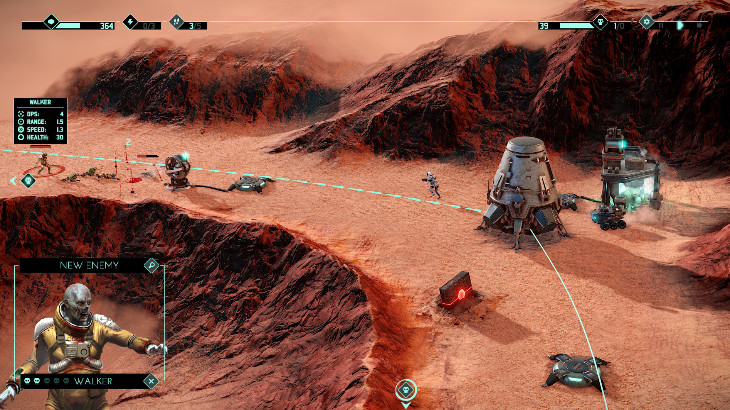Open settings via the gear icon

click(x=647, y=21)
